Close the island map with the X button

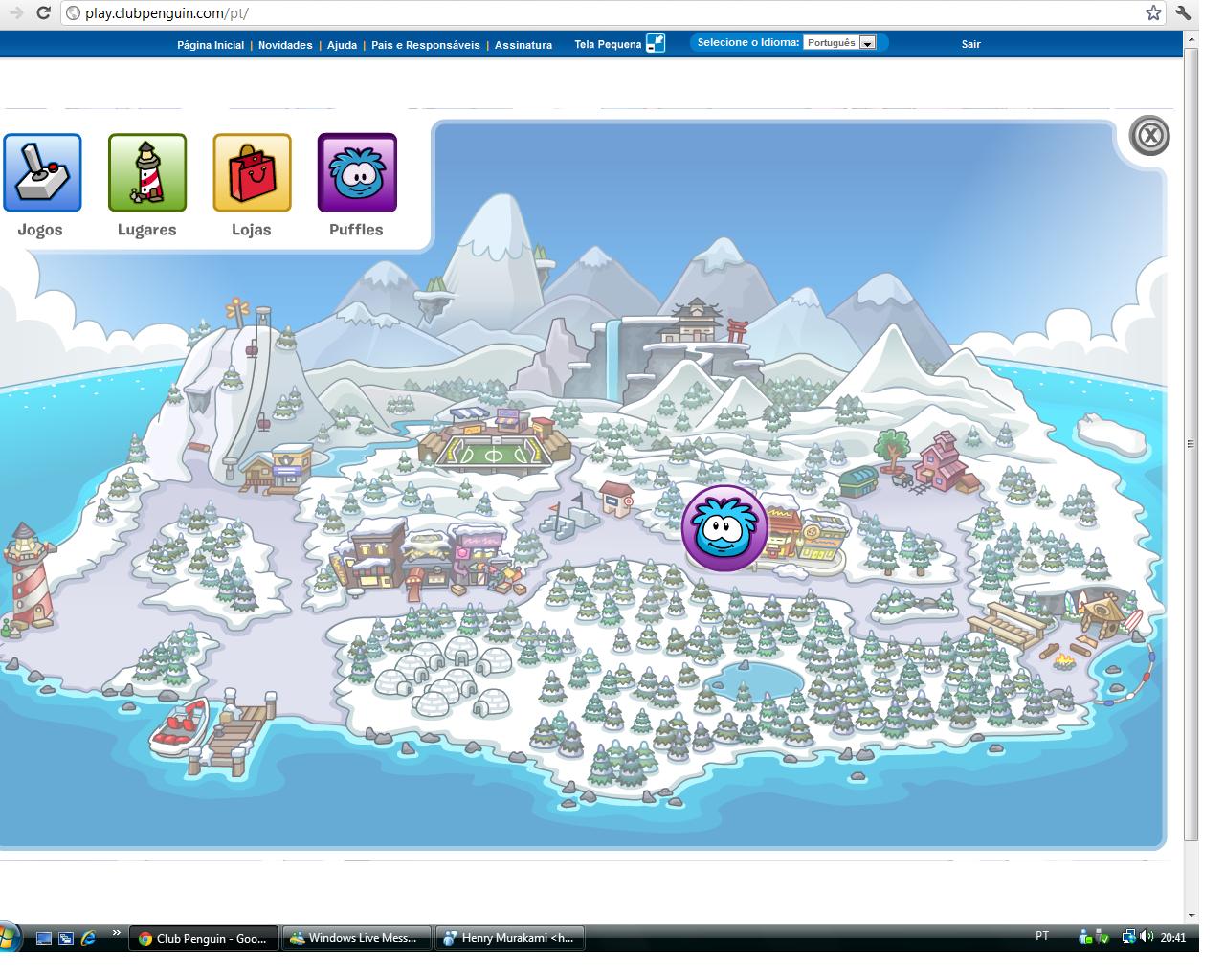[1147, 136]
